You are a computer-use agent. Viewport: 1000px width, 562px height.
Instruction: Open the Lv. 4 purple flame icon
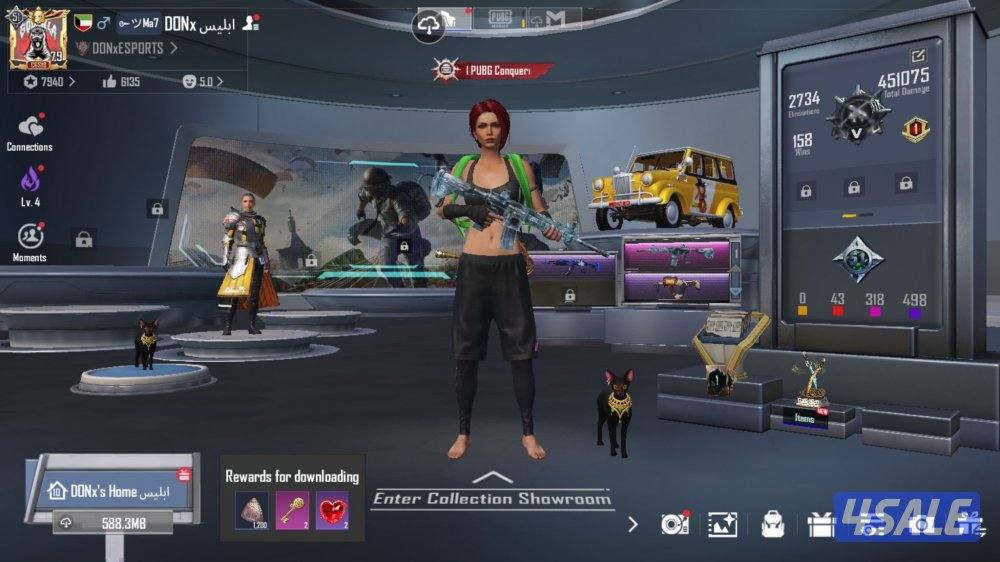click(30, 183)
